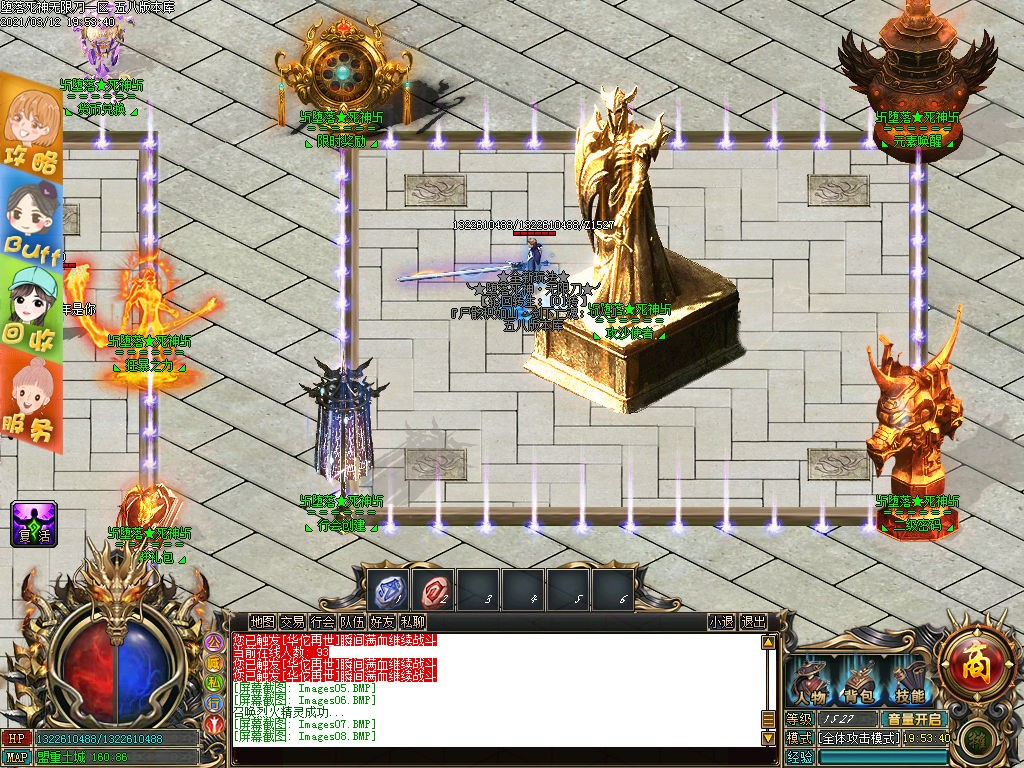Open the 地图 map tab
Screen dimensions: 1024x768
262,621
